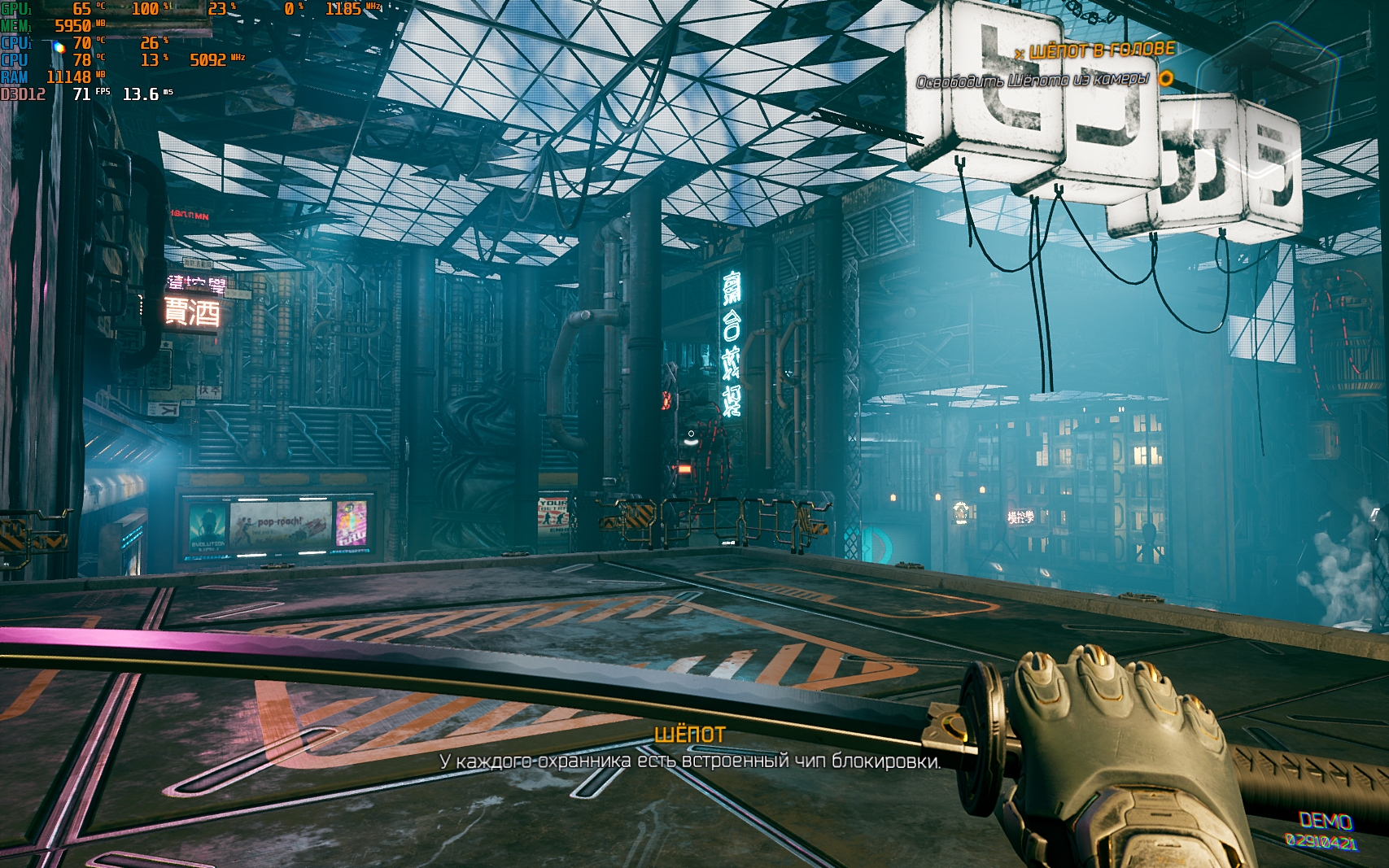Select the "Освободить Шёпота из камеры" objective line
Viewport: 1389px width, 868px height.
[x=1032, y=80]
